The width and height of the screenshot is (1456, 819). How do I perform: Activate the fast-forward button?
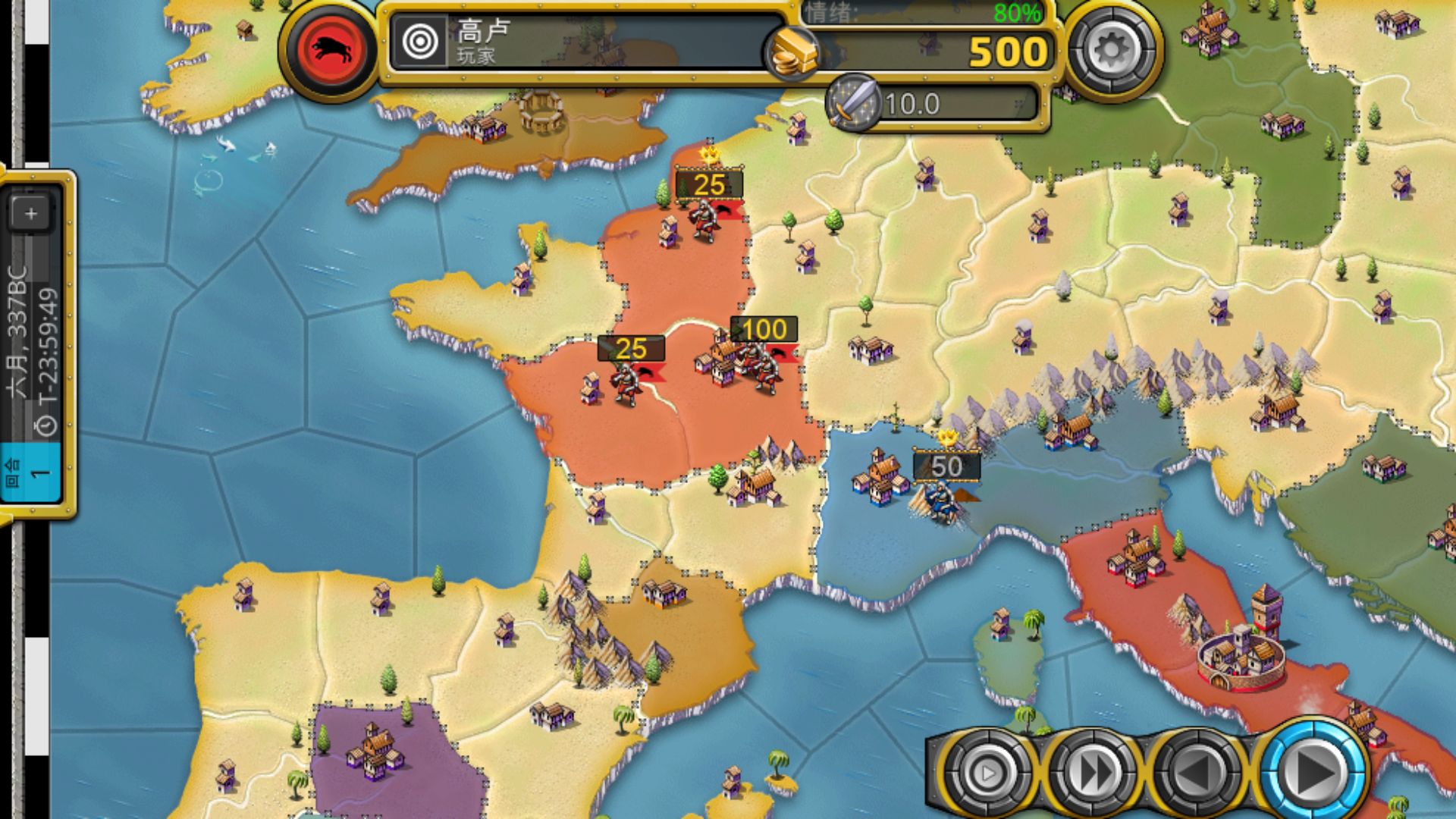coord(1092,773)
